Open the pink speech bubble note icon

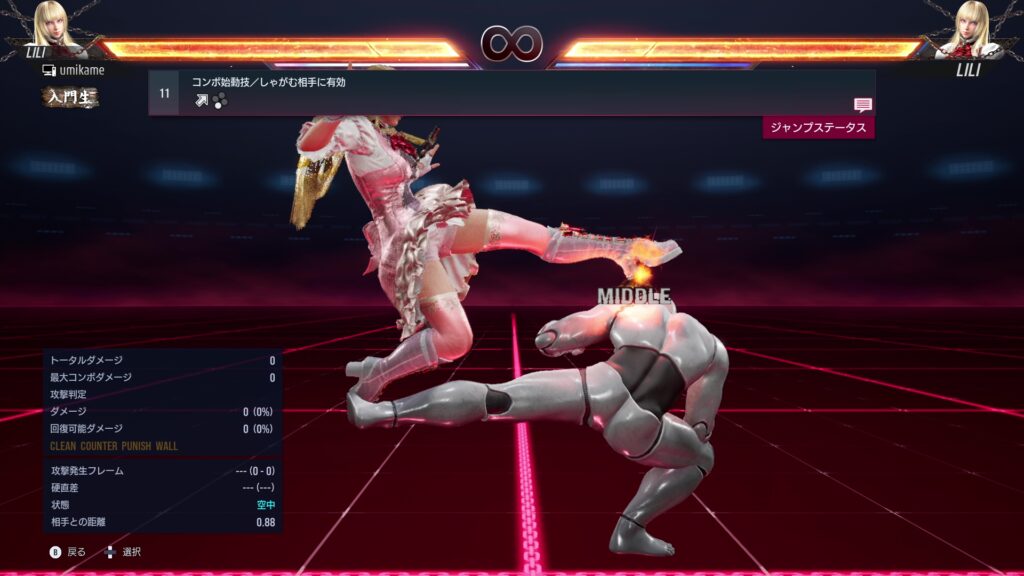click(x=863, y=105)
